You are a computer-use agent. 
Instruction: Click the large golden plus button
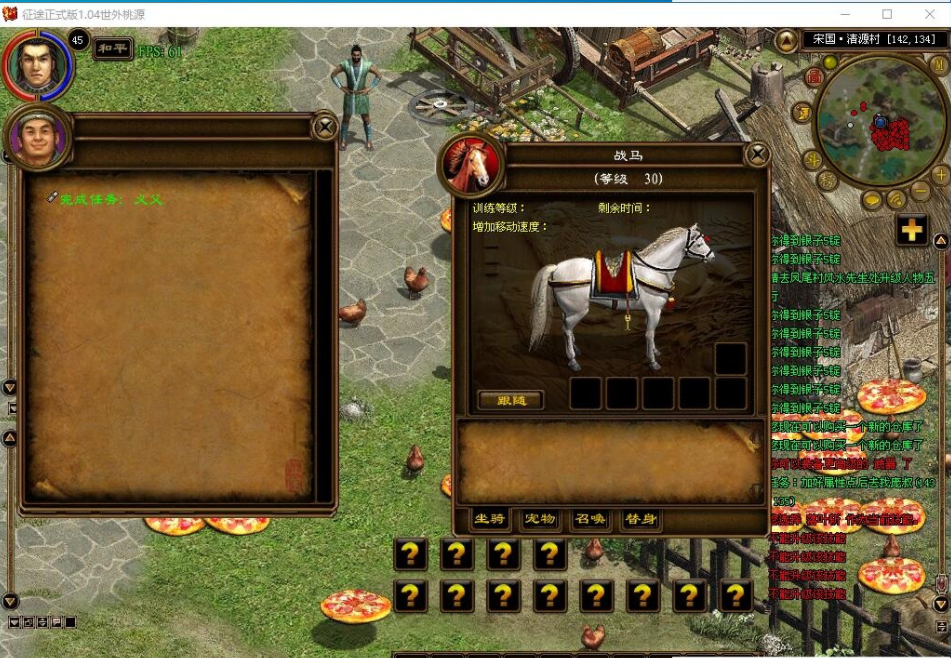point(911,230)
